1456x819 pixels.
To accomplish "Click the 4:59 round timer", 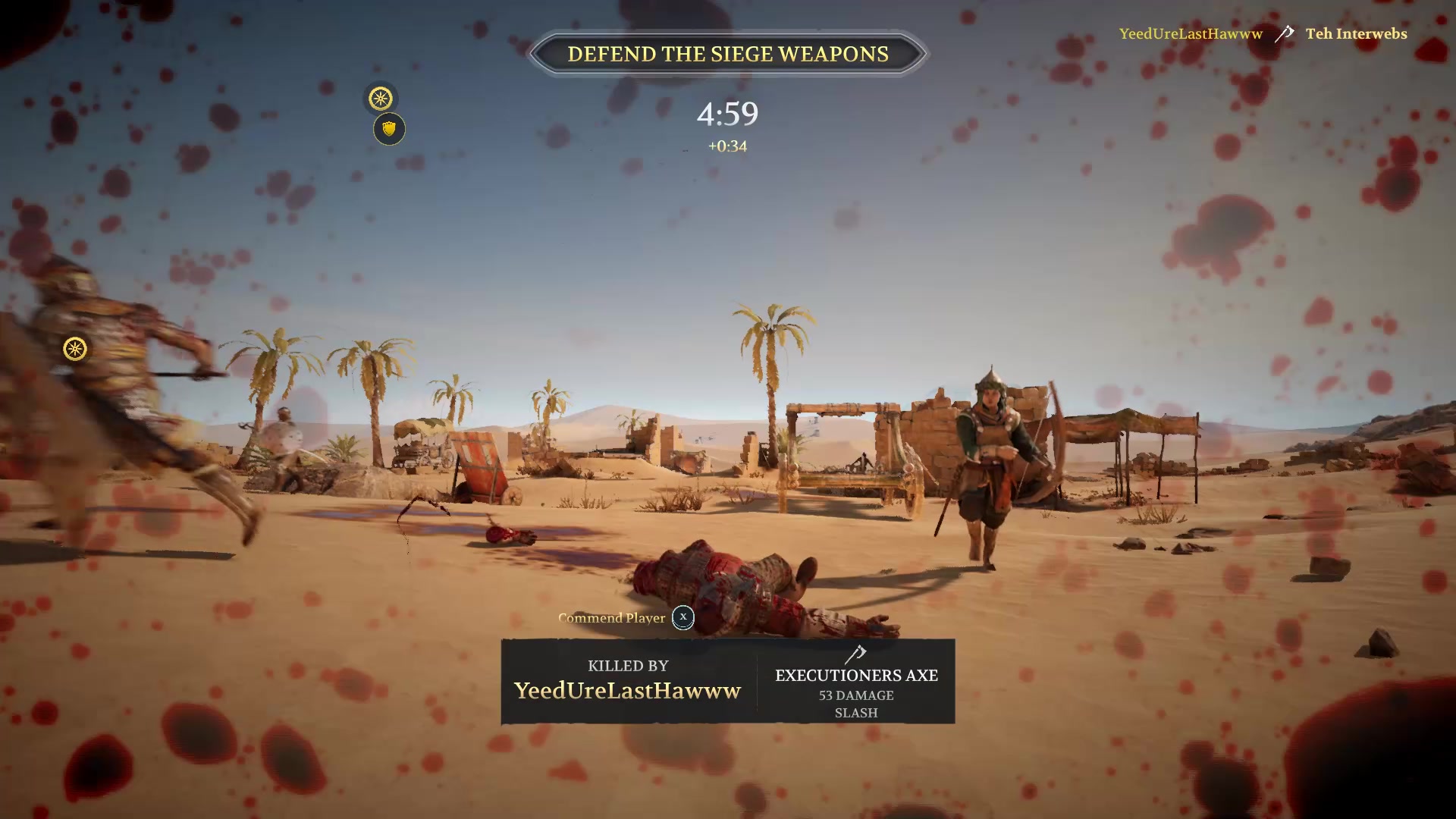I will coord(726,114).
